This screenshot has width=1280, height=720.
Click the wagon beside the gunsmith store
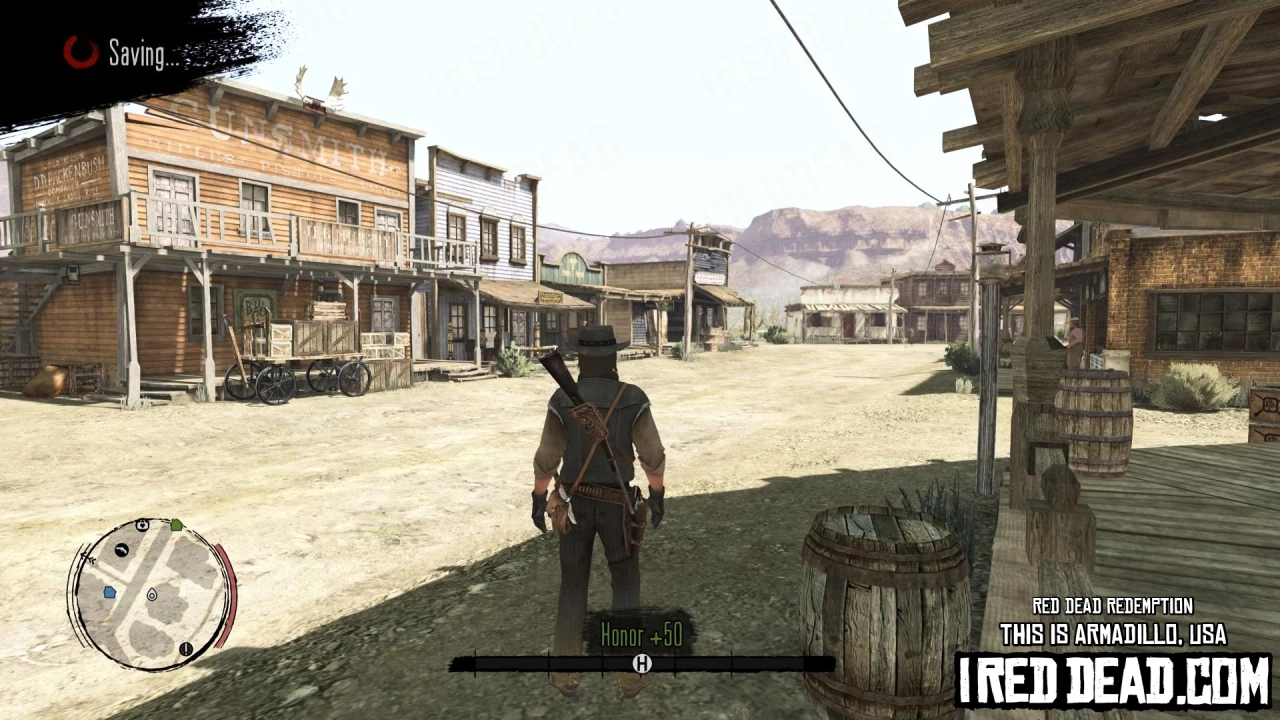(300, 370)
